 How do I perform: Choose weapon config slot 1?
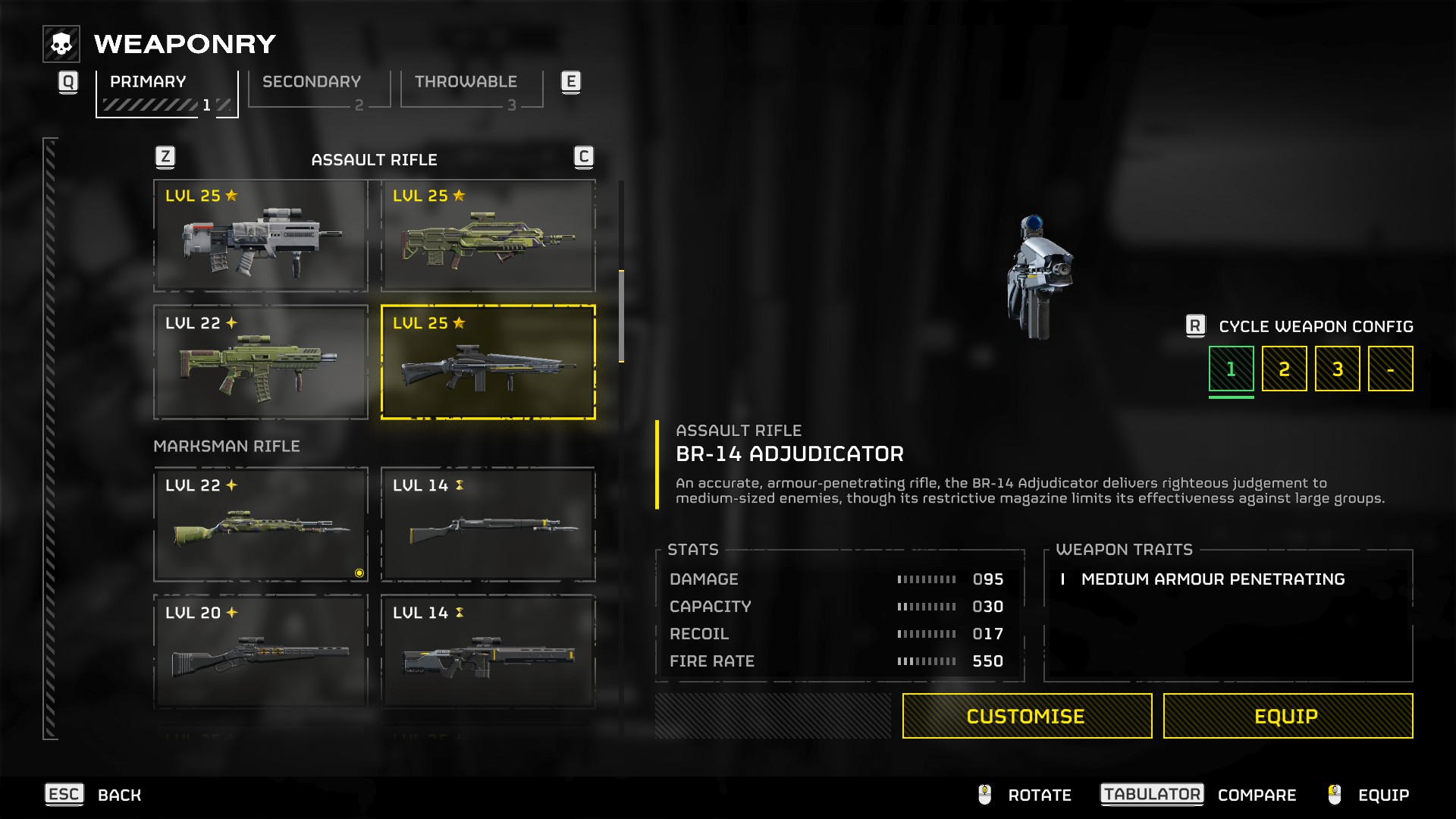point(1231,369)
